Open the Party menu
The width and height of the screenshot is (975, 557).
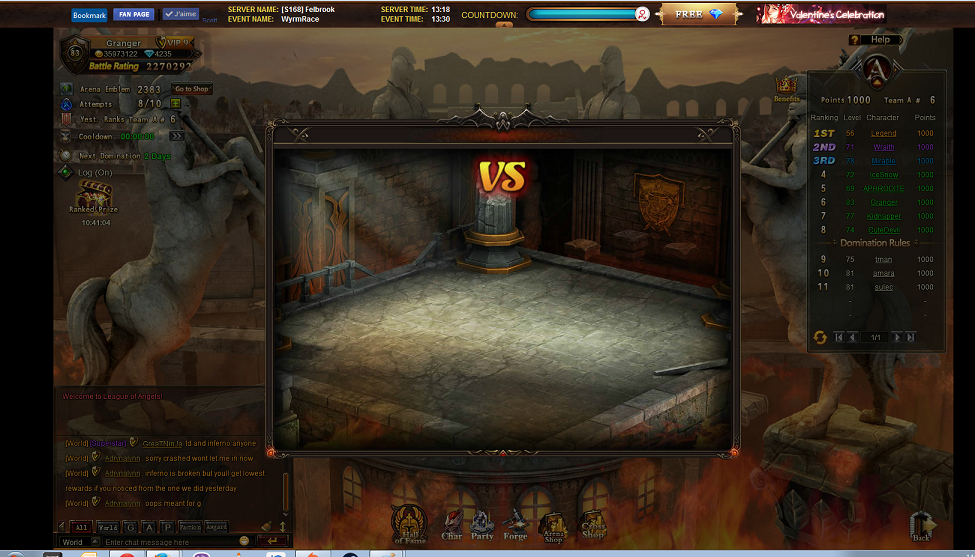tap(482, 525)
